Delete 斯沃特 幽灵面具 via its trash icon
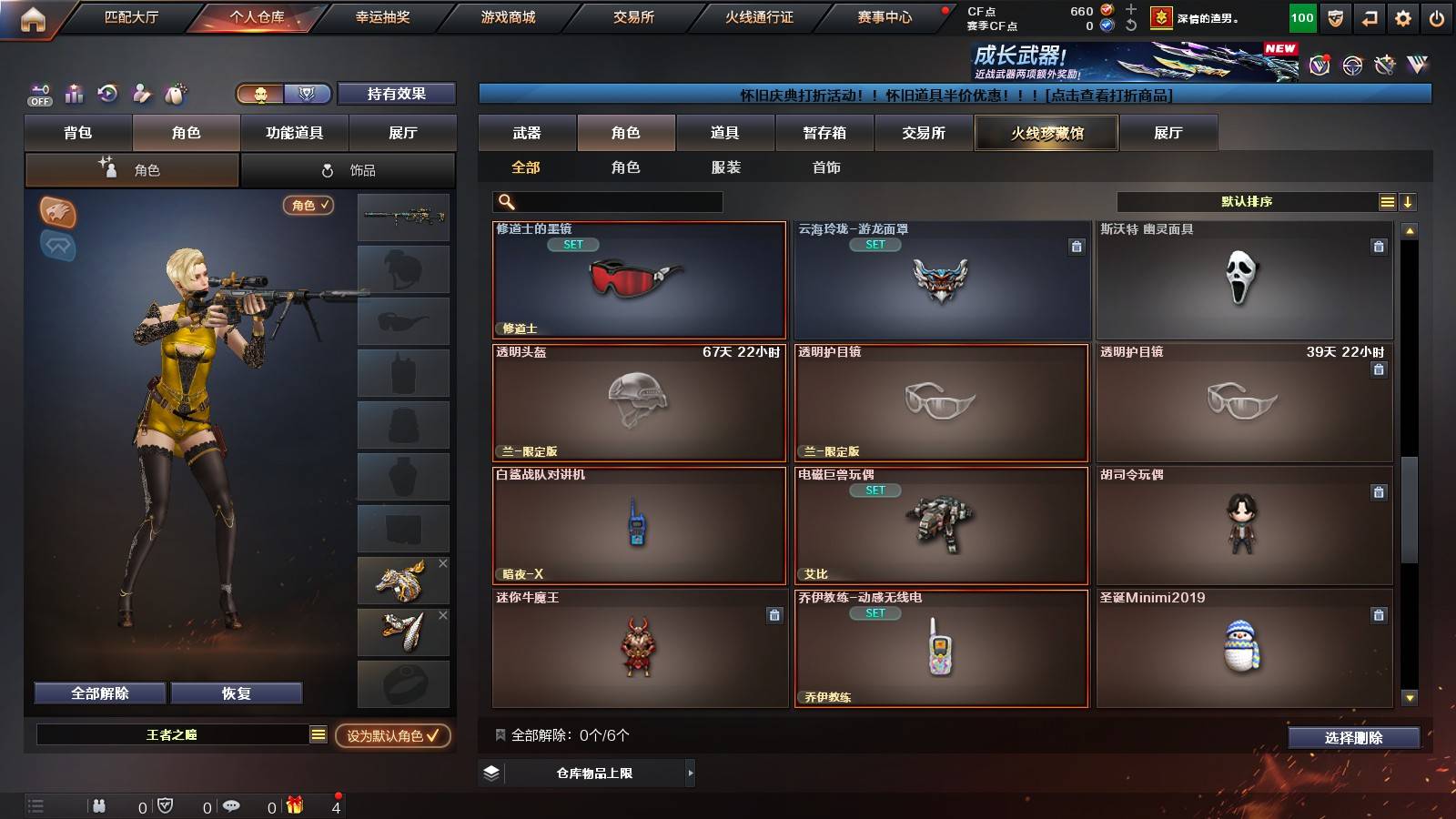1456x819 pixels. click(1379, 247)
